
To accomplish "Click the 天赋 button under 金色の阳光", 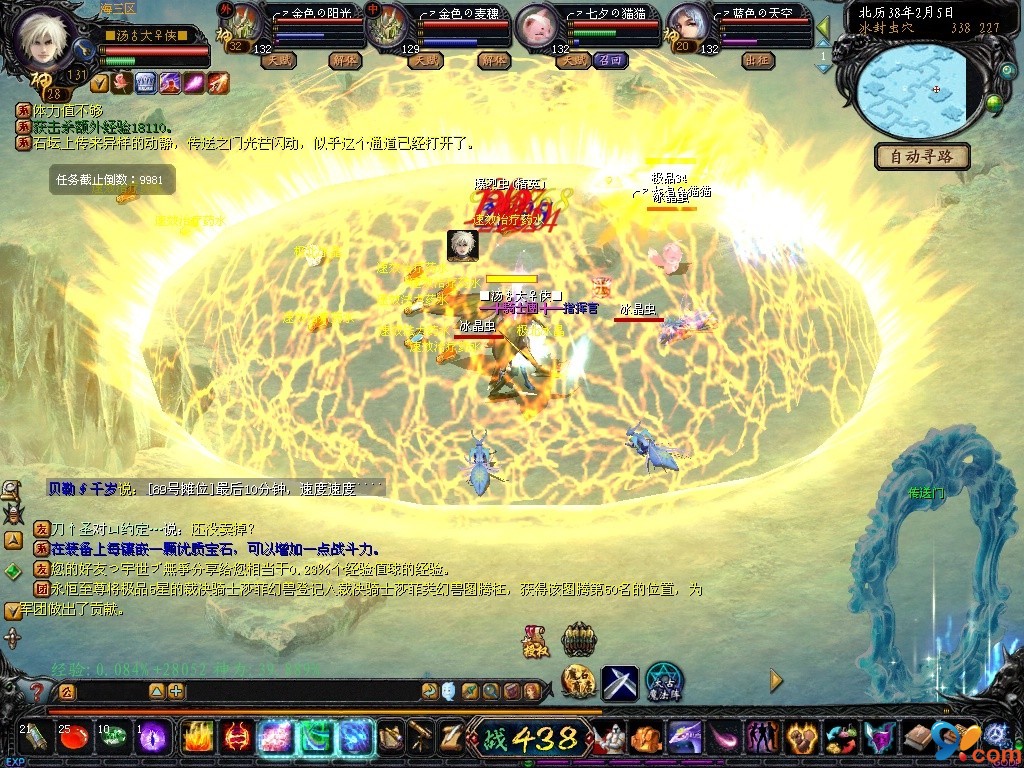I will point(277,60).
